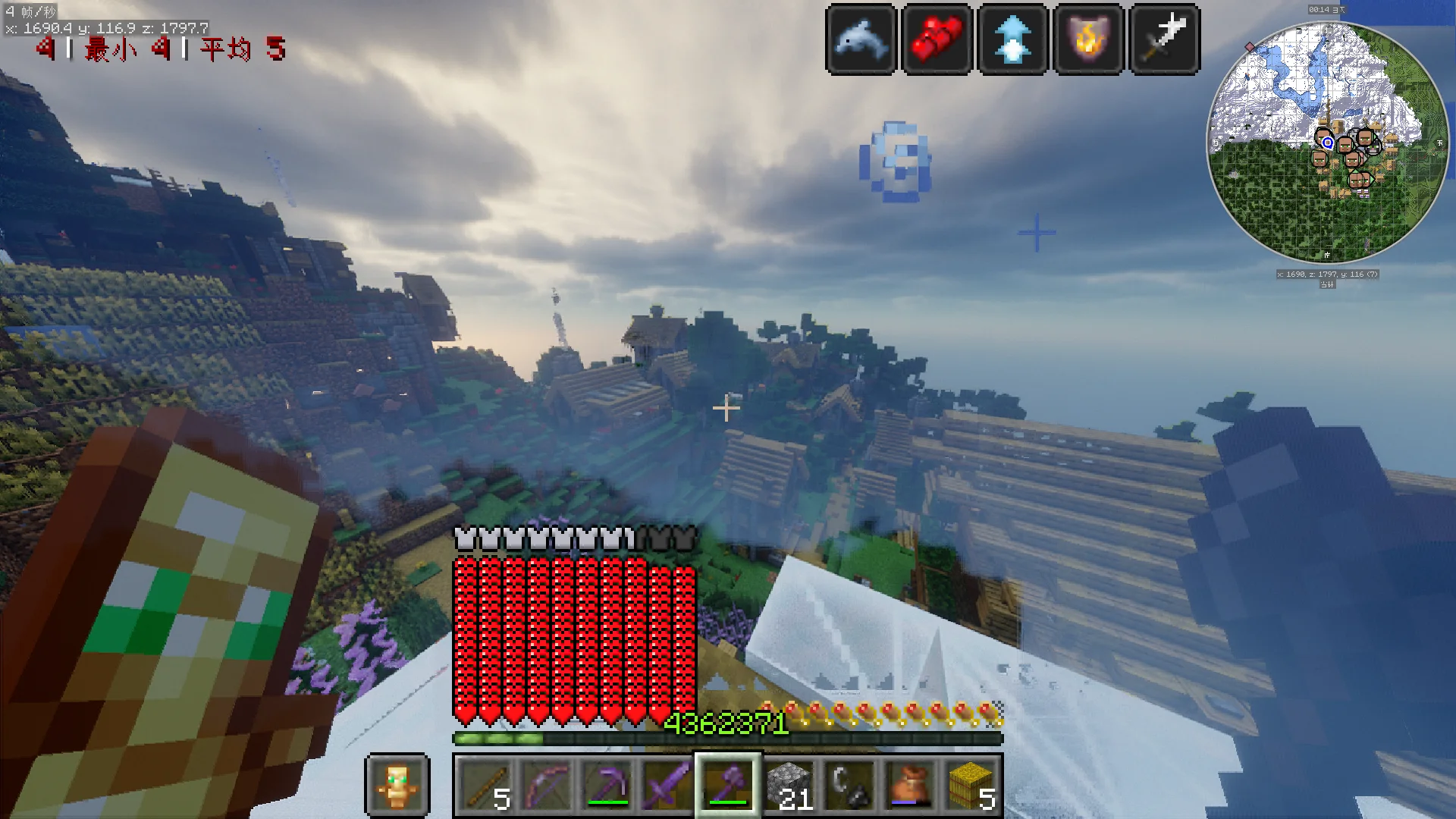Equip the purple sword from the hotbar
This screenshot has height=819, width=1456.
pos(667,785)
